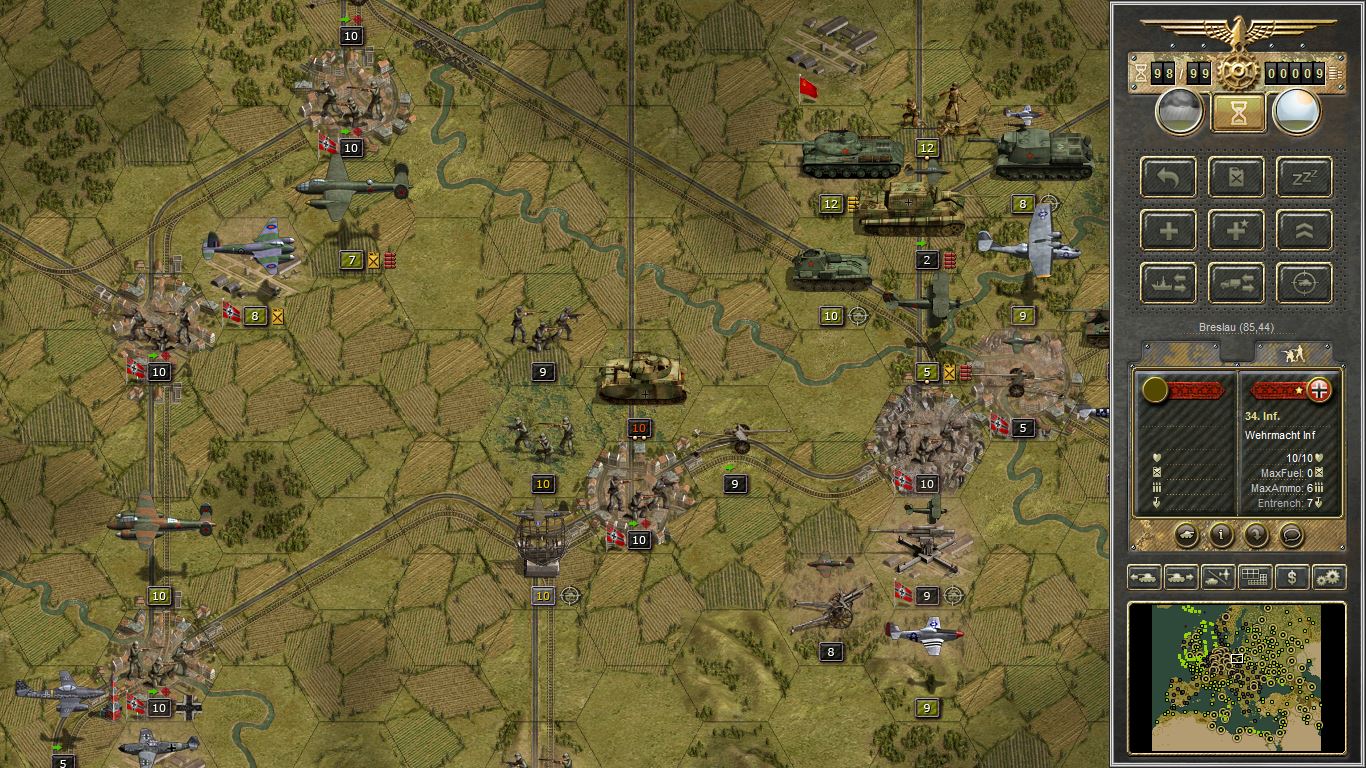This screenshot has height=768, width=1366.
Task: Click the sea transport ship icon
Action: [1168, 283]
